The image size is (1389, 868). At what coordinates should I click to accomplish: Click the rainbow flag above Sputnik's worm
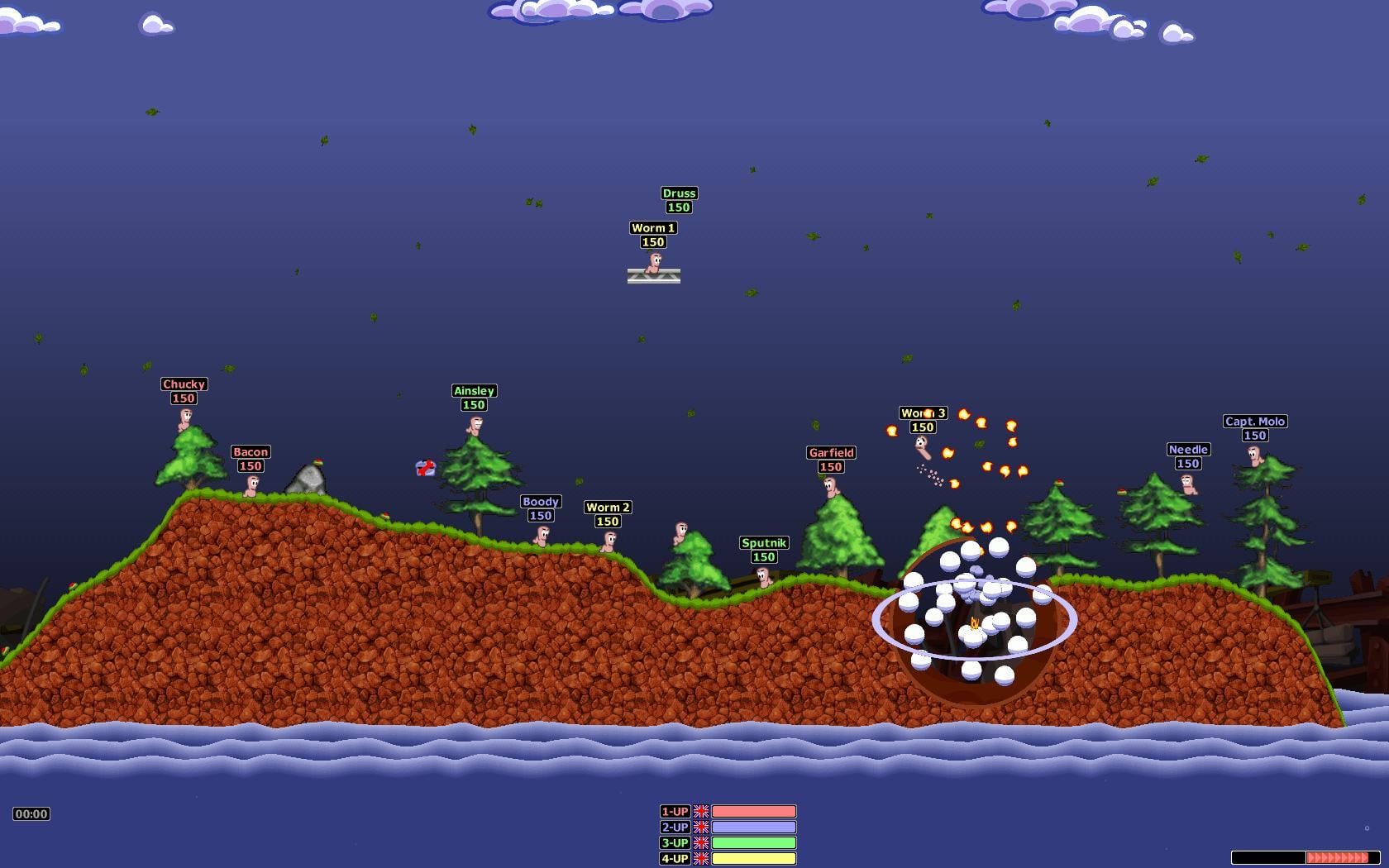(1059, 484)
